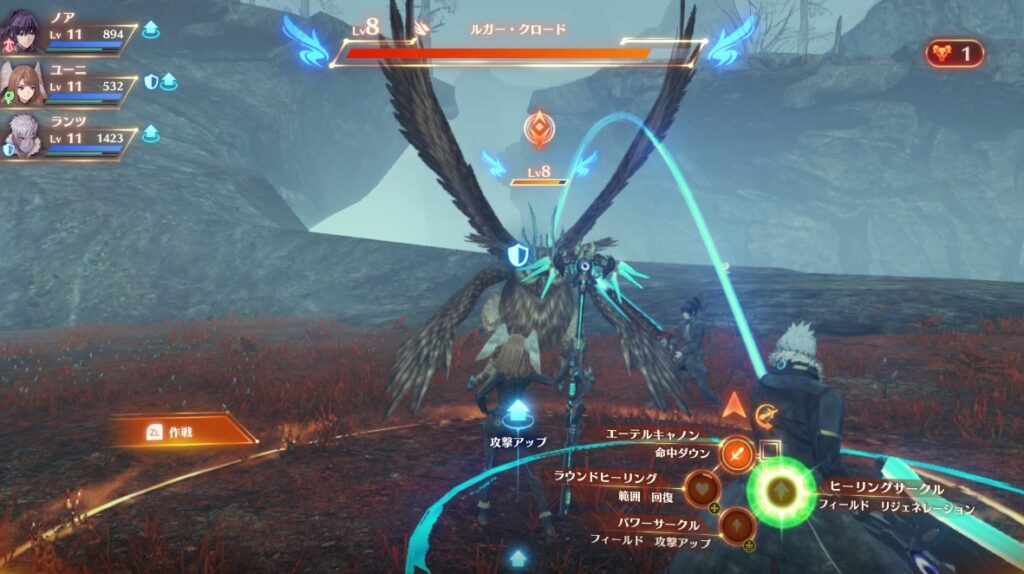The height and width of the screenshot is (574, 1024).
Task: Pick ランツ's party portrait
Action: [22, 136]
